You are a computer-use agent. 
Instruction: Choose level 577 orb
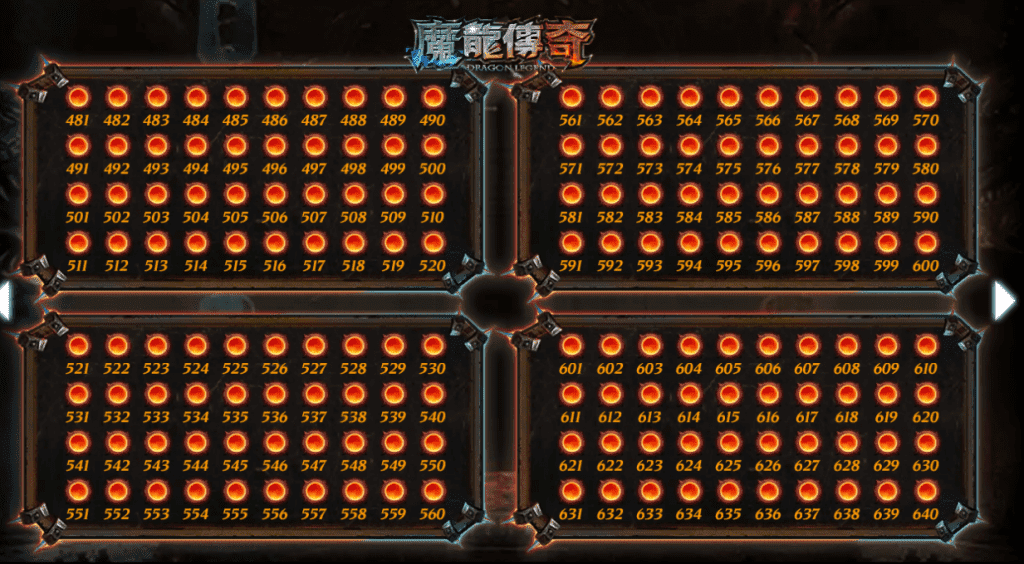click(808, 146)
